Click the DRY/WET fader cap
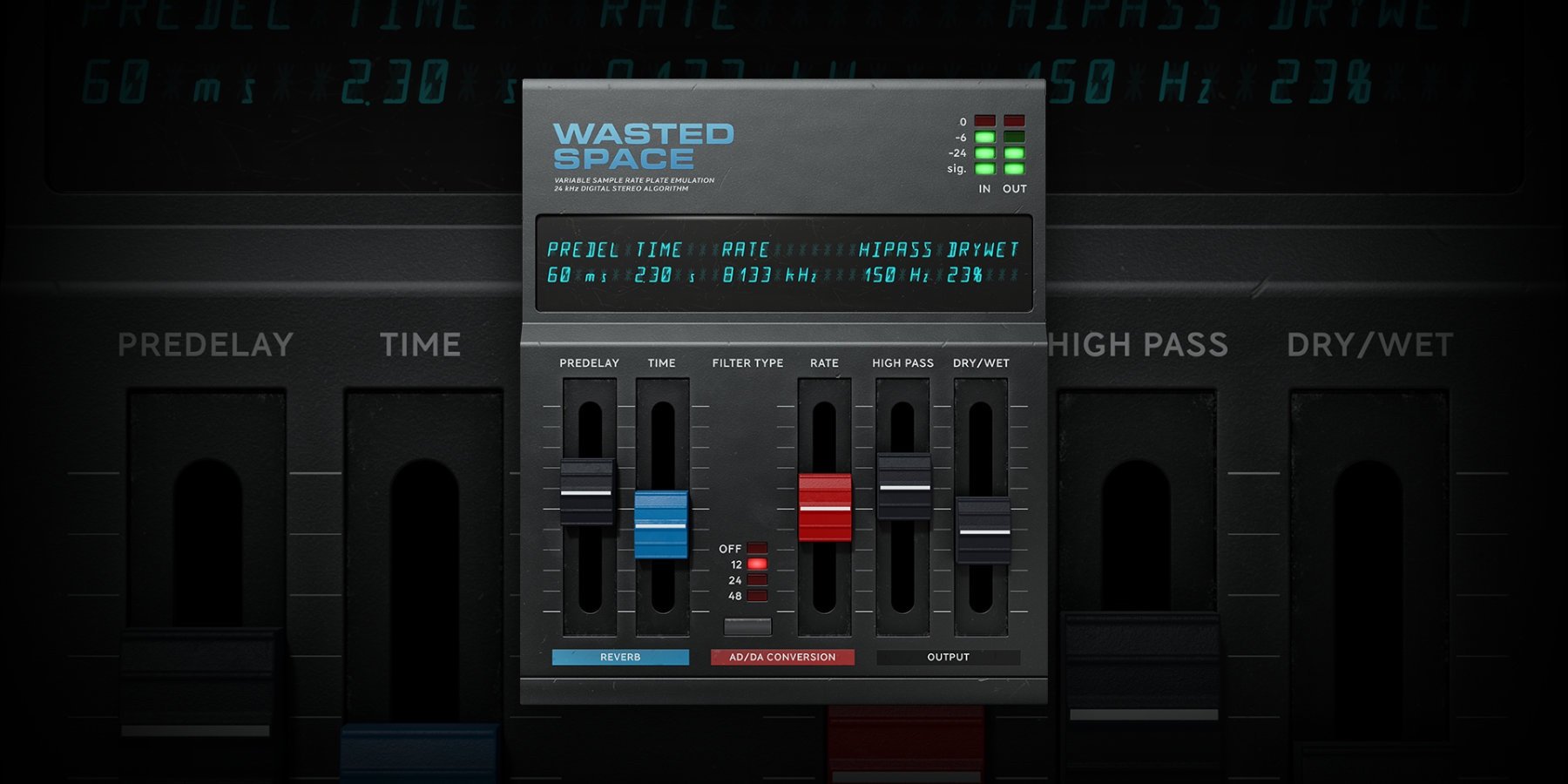Screen dimensions: 1568x784 click(981, 531)
